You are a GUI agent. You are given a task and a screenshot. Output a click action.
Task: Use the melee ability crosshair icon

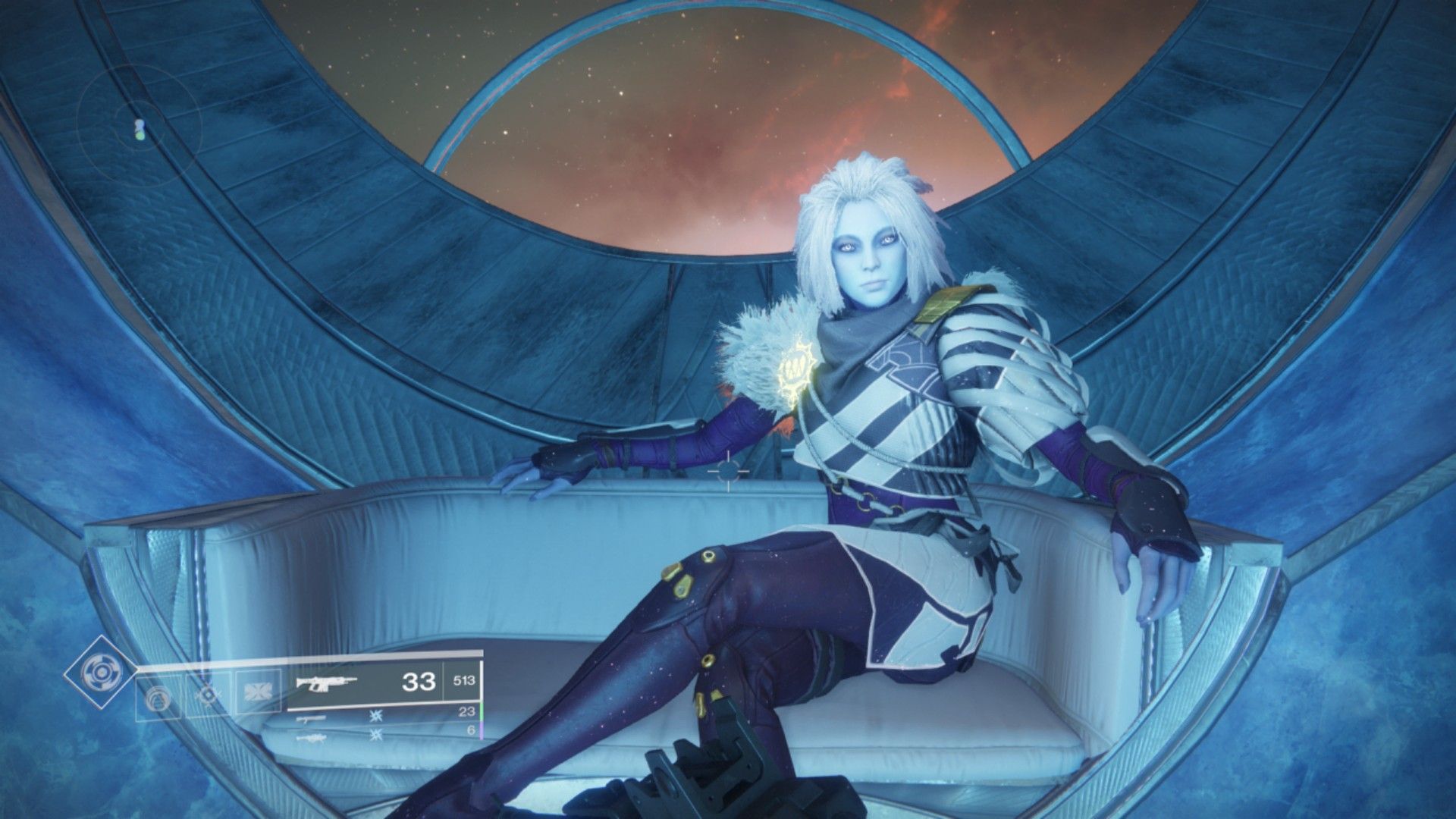(x=209, y=695)
